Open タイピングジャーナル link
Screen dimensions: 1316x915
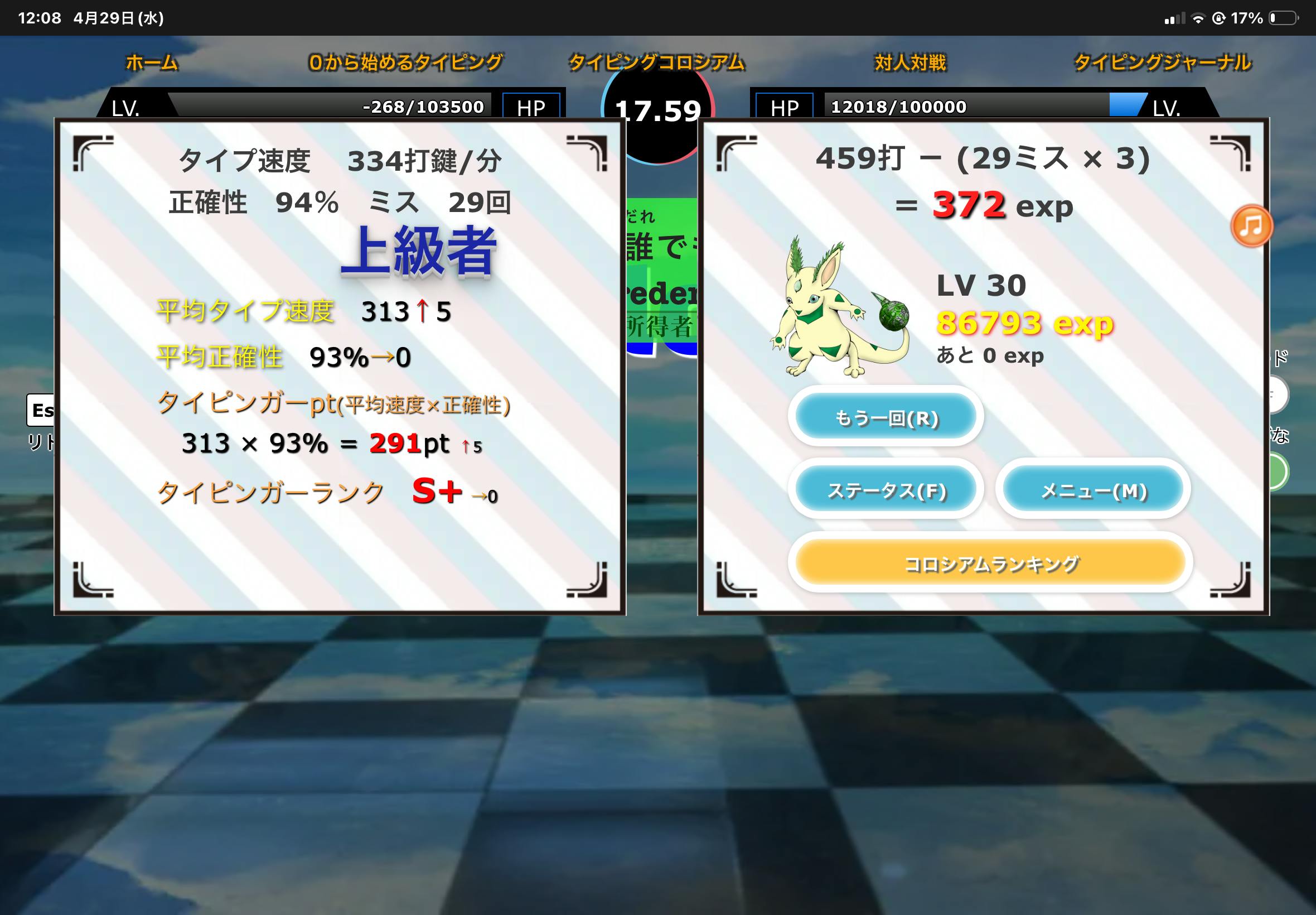[1163, 62]
